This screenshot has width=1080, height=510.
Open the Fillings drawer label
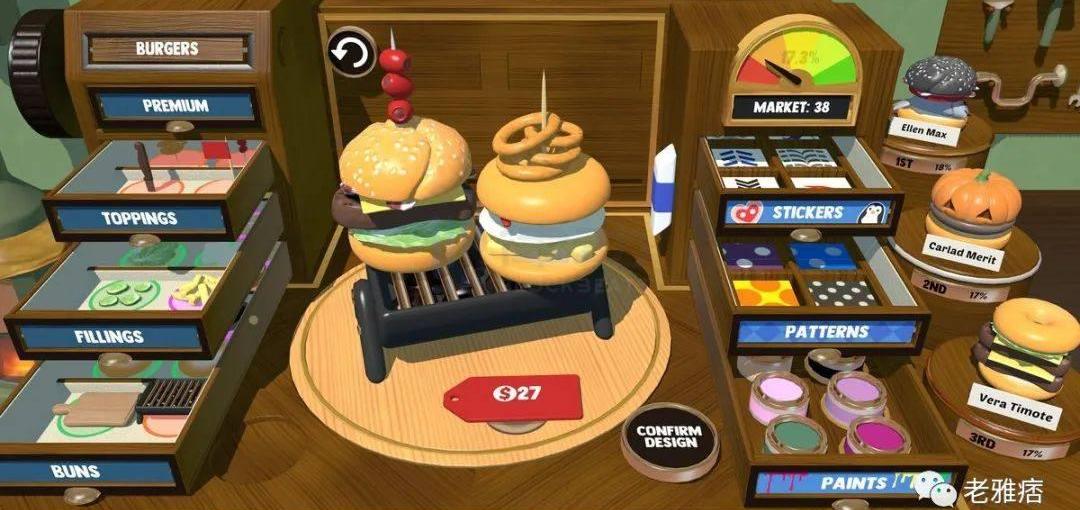109,336
